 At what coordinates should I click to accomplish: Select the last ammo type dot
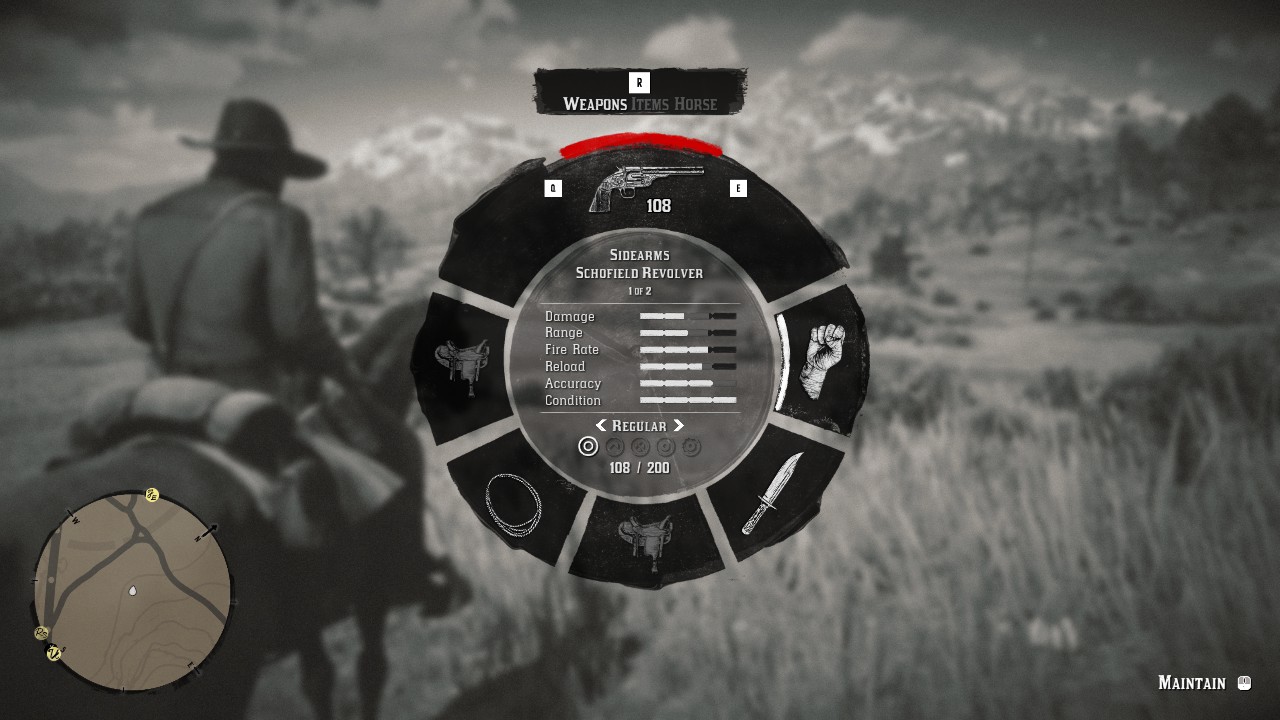click(x=689, y=447)
